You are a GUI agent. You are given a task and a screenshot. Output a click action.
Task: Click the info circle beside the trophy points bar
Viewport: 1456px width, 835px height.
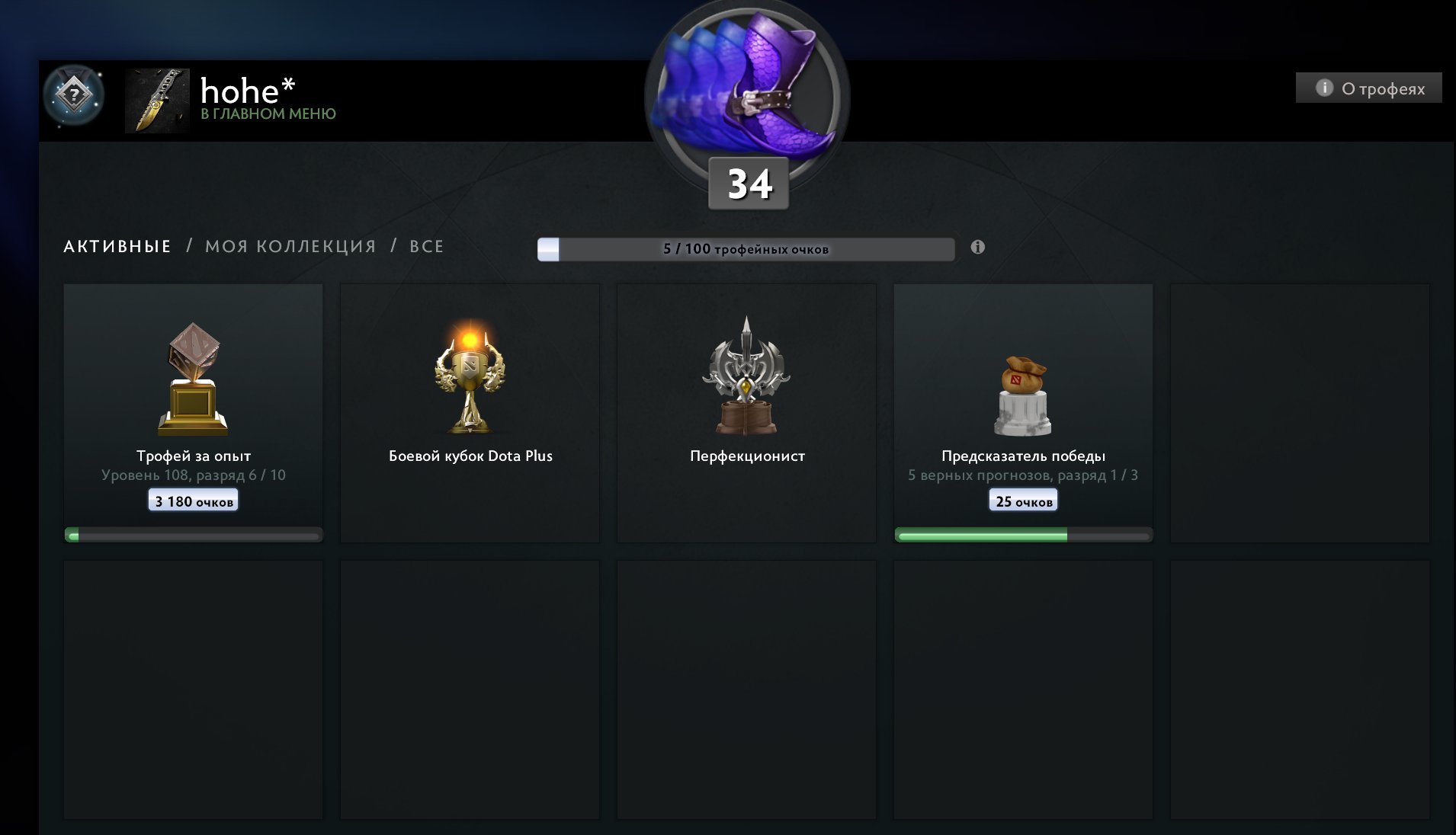click(x=980, y=247)
